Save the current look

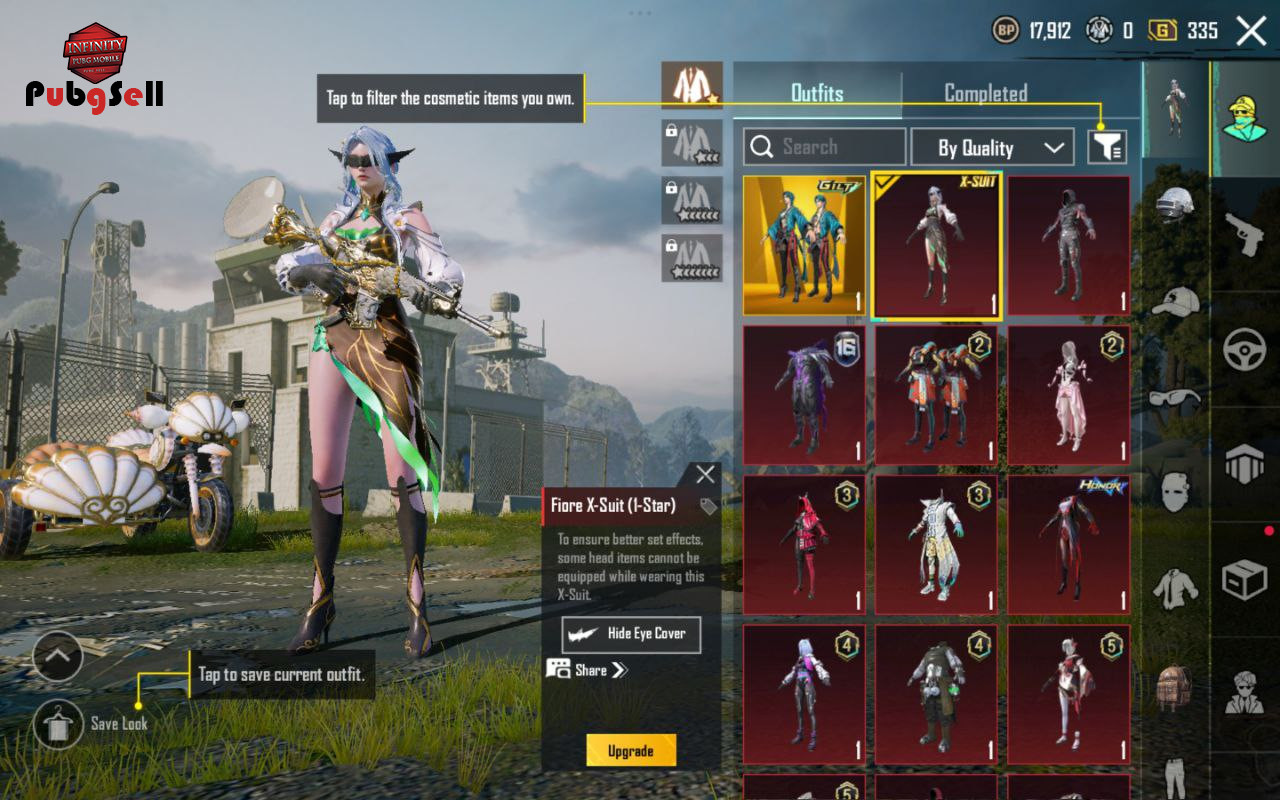[58, 724]
